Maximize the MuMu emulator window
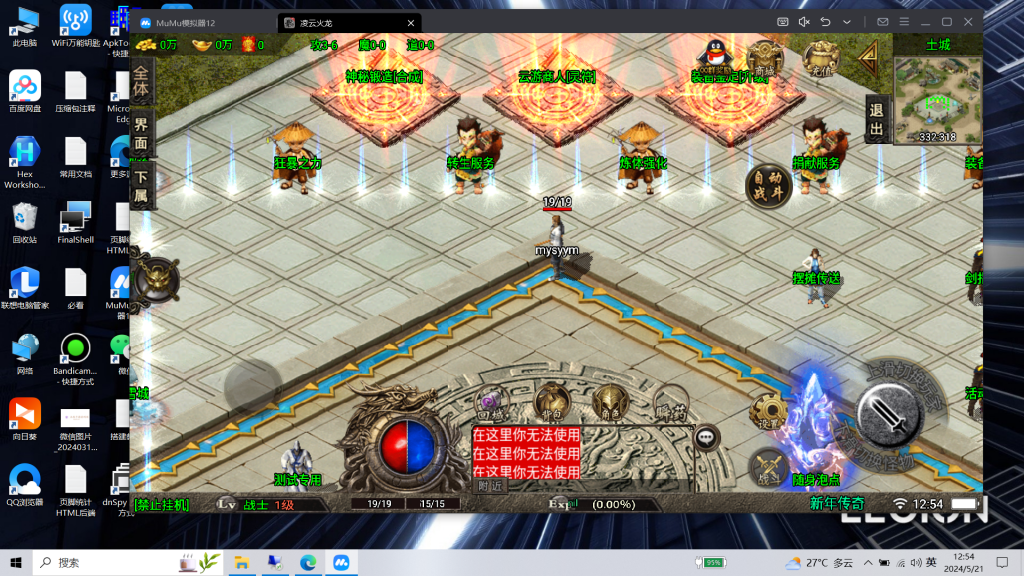 click(x=946, y=21)
